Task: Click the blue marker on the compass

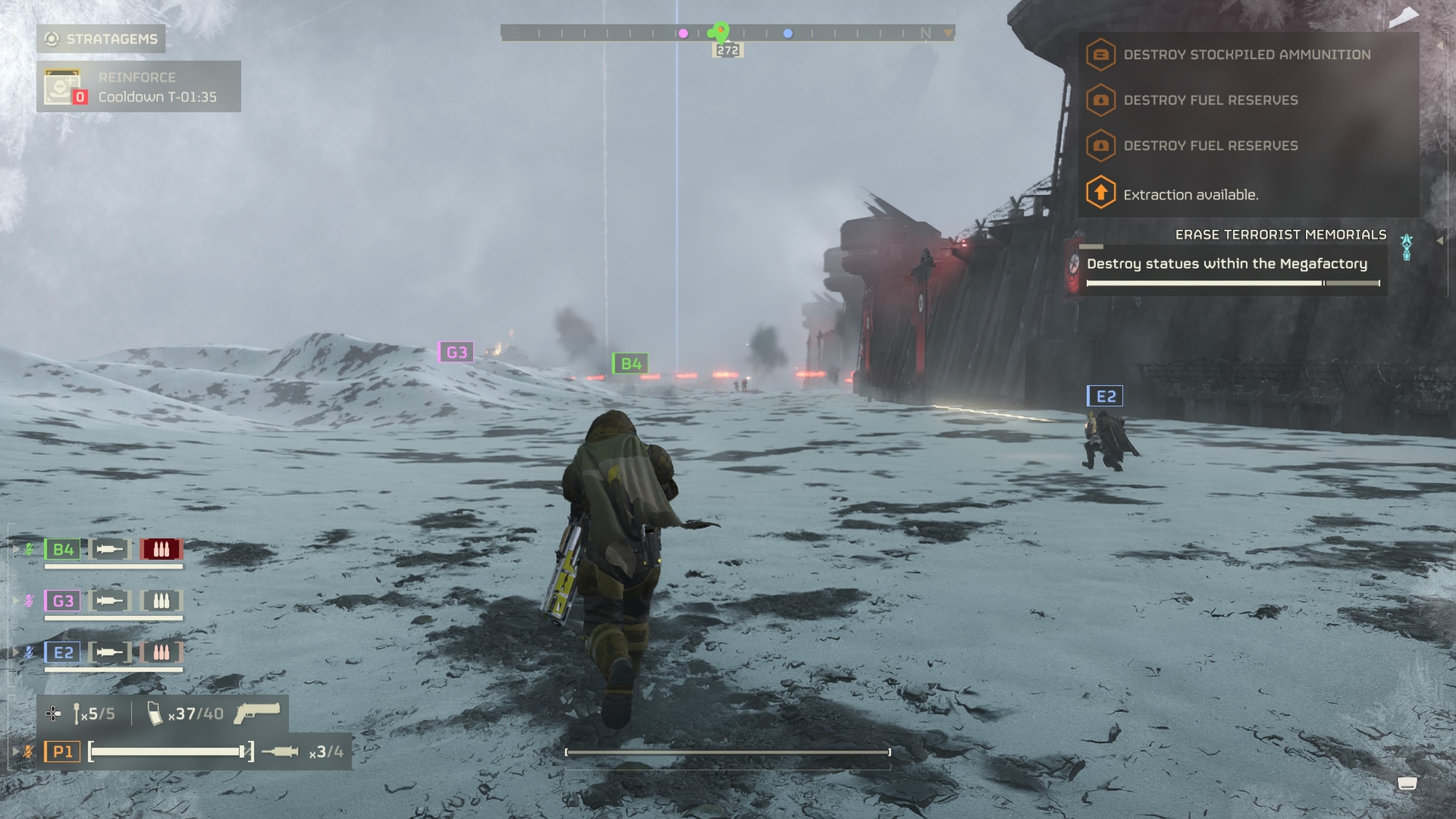Action: click(x=788, y=33)
